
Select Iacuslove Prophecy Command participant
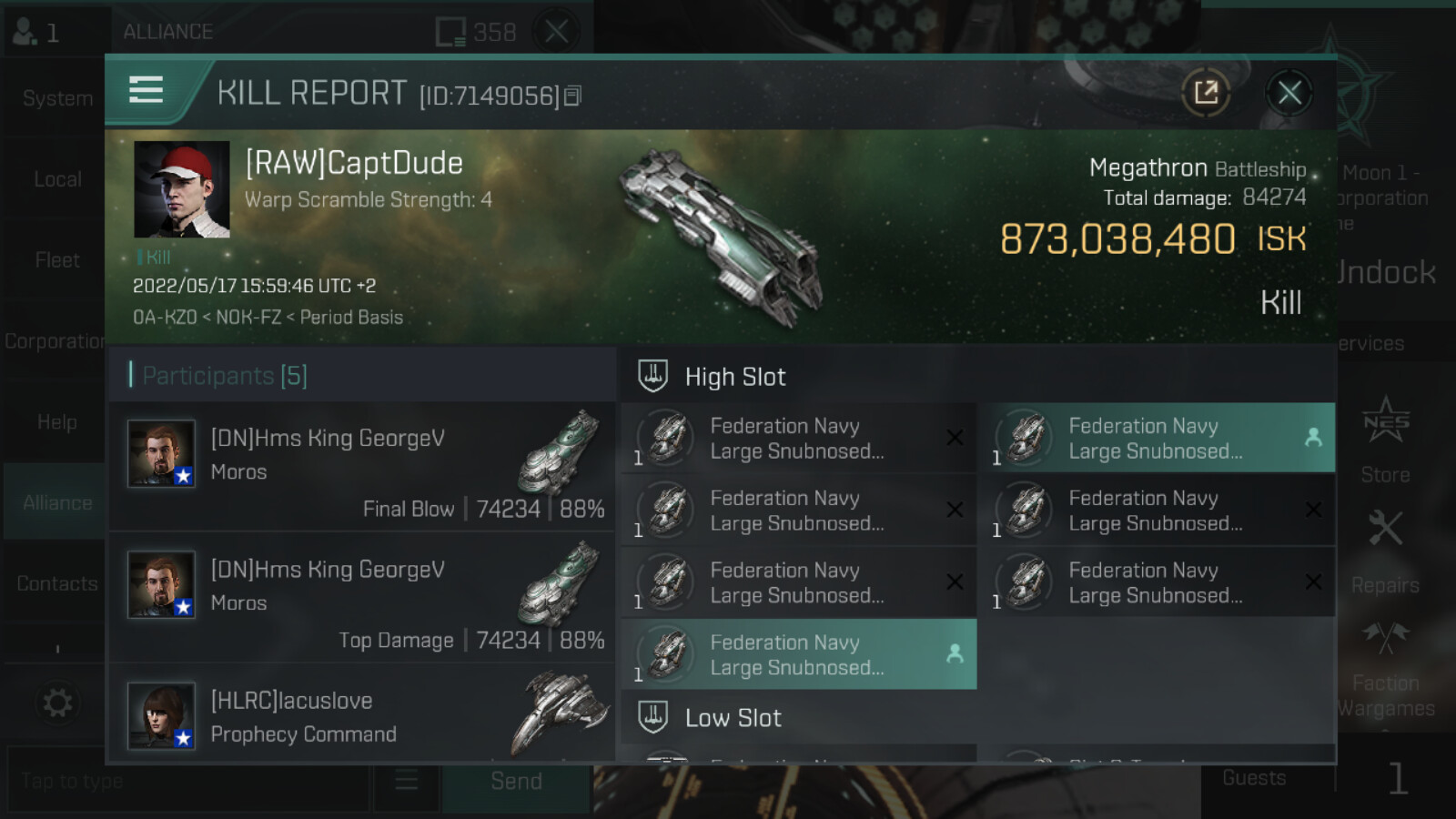tap(362, 717)
